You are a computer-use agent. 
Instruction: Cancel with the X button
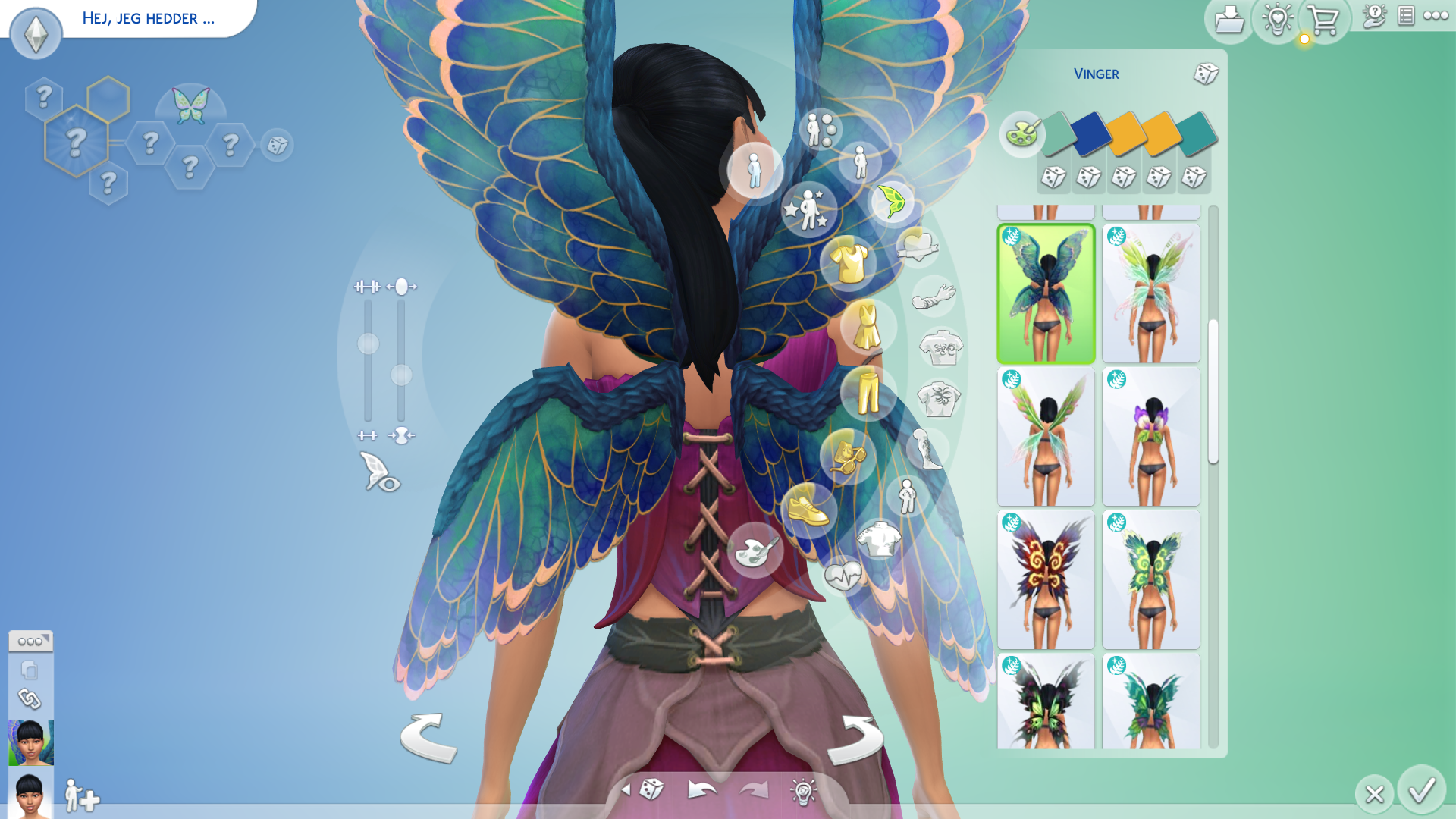1374,794
